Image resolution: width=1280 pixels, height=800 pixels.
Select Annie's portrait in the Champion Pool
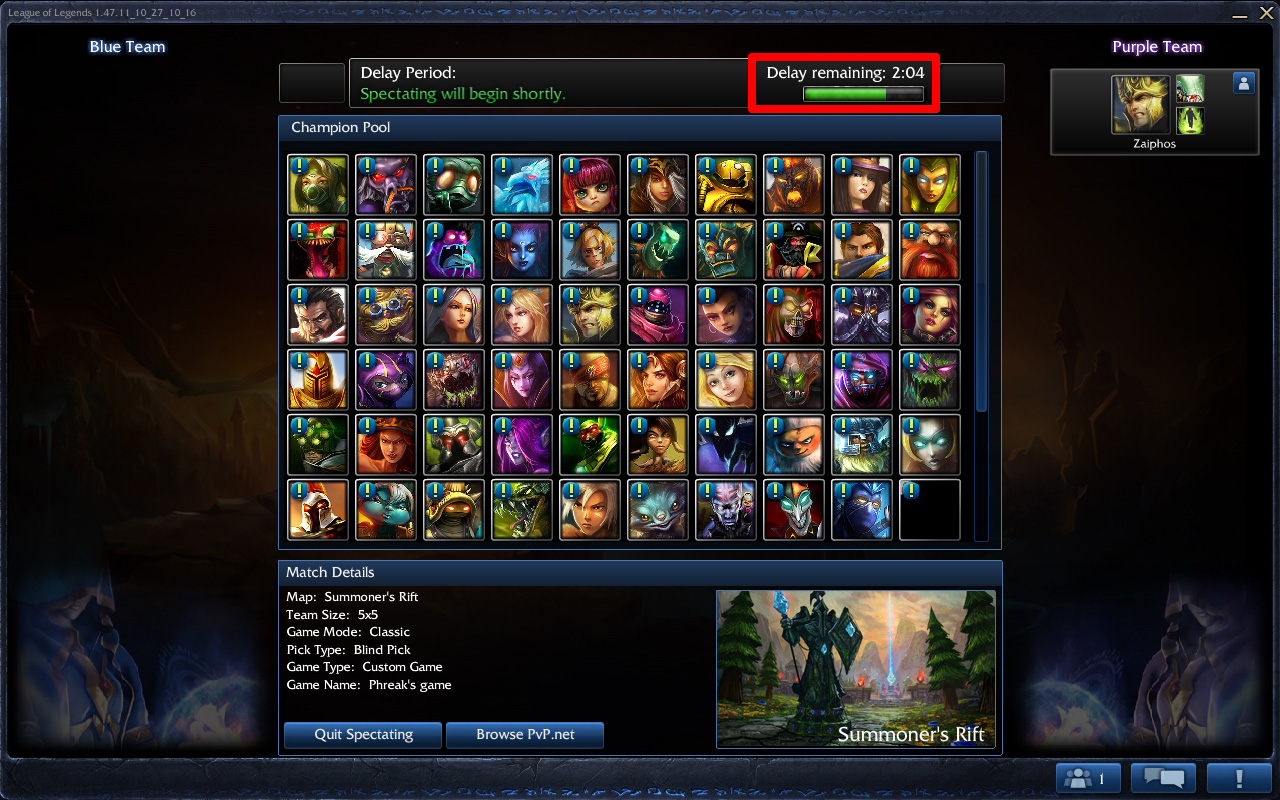tap(590, 185)
